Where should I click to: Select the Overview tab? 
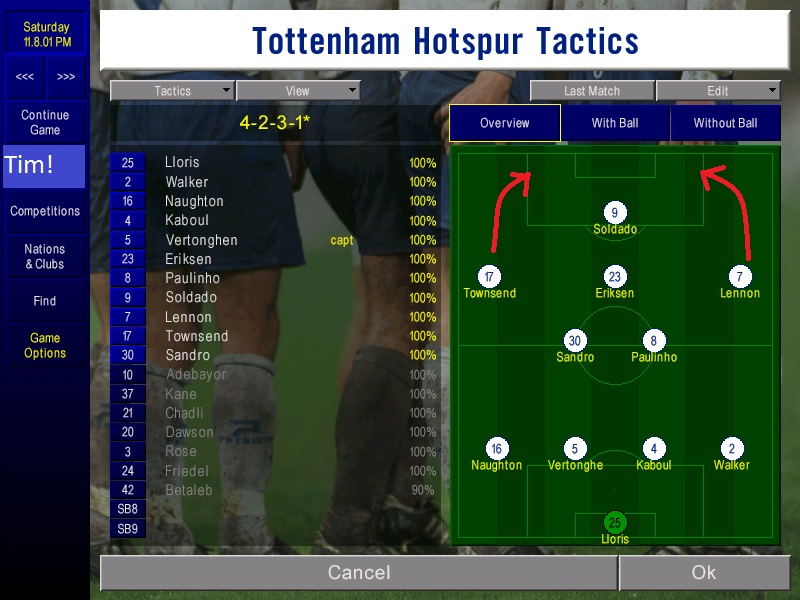point(504,123)
